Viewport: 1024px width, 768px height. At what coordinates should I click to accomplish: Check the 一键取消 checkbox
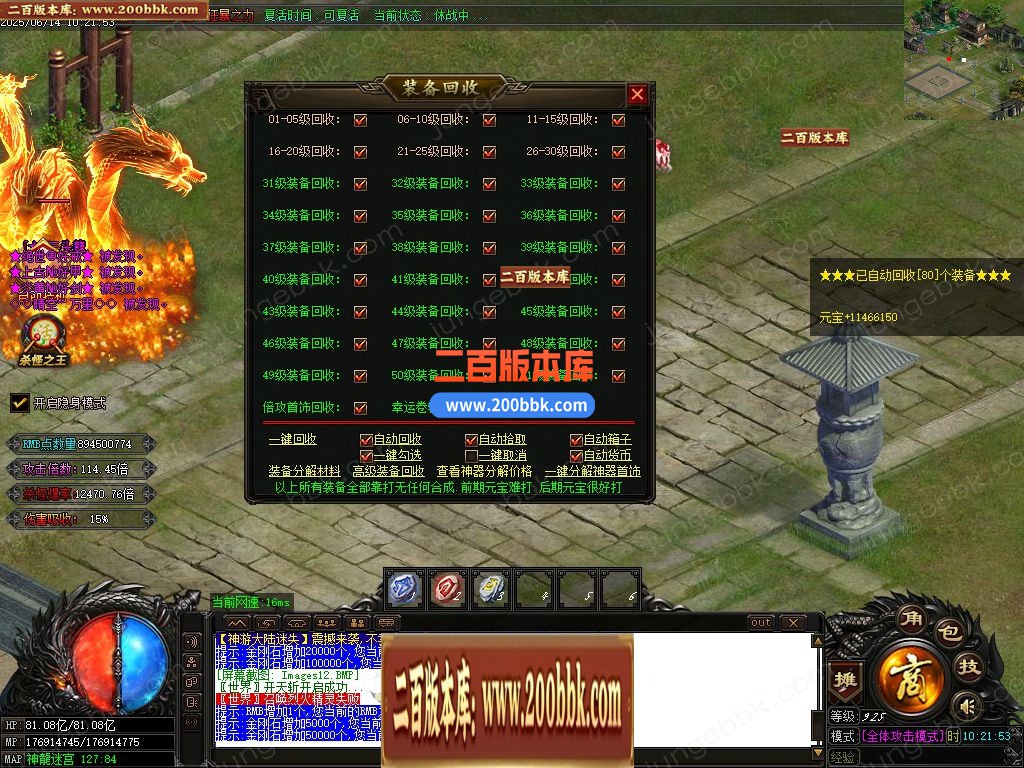tap(471, 456)
